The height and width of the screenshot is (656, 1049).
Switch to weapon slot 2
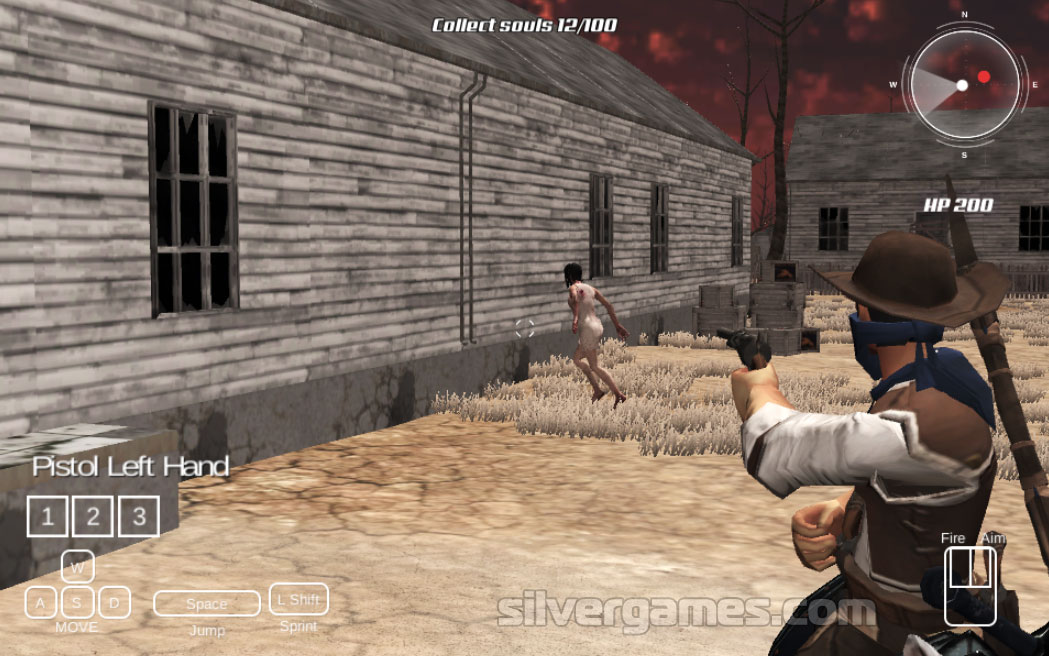(93, 516)
